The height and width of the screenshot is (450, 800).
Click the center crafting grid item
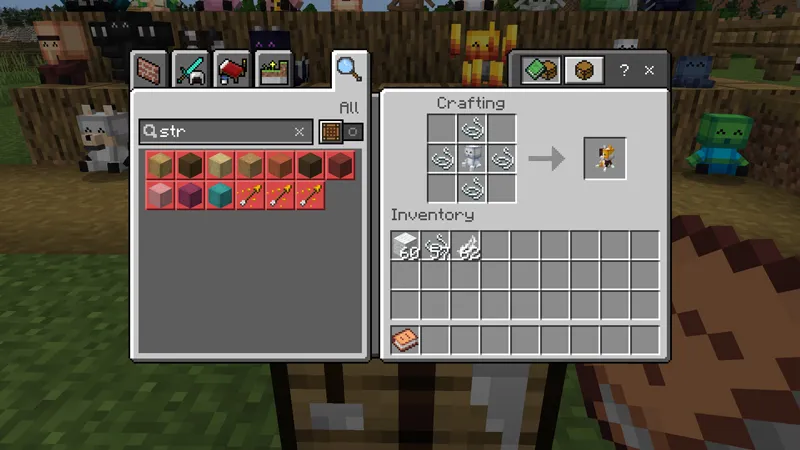(473, 158)
